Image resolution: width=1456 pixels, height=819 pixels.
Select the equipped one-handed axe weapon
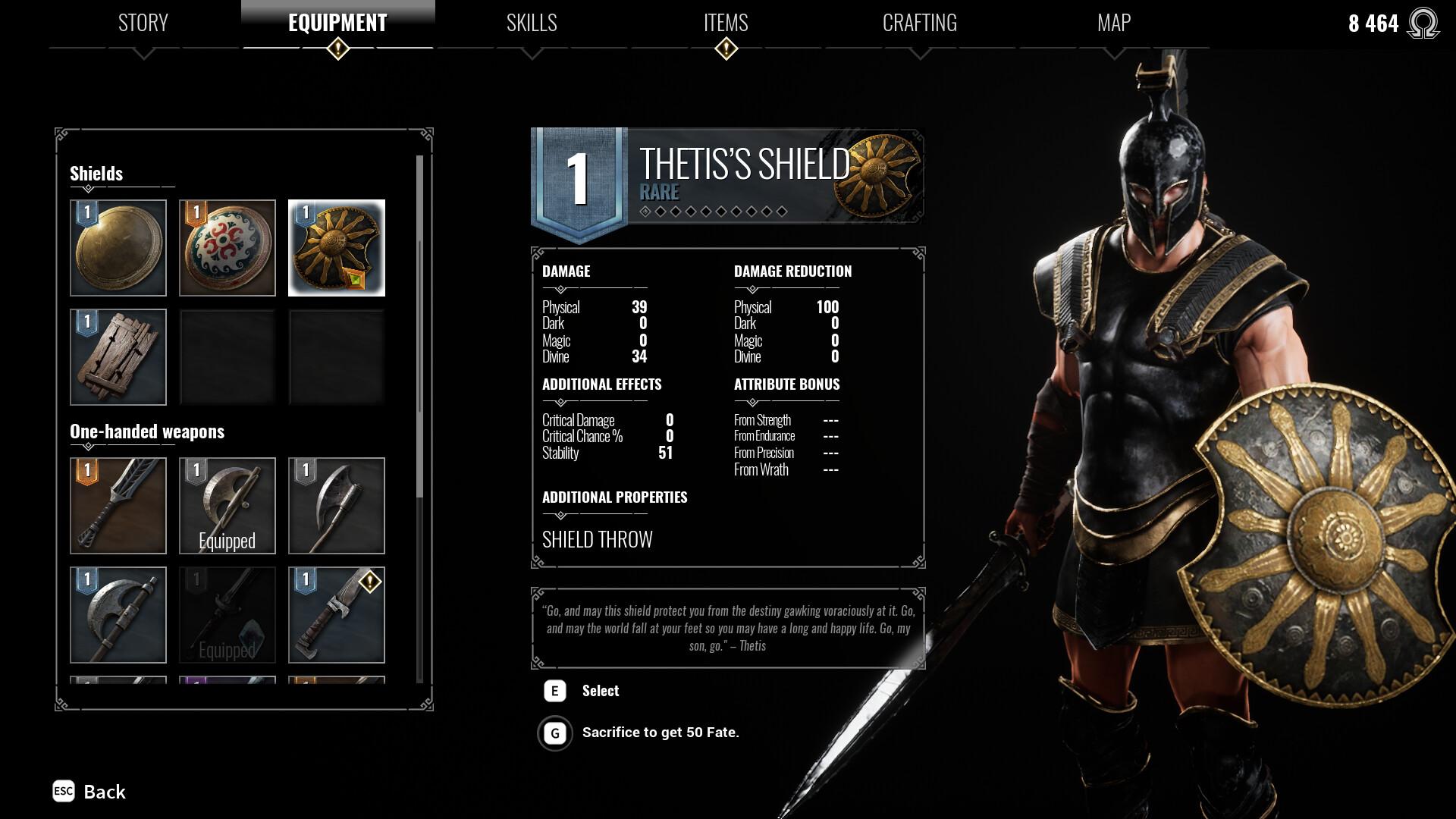tap(227, 506)
